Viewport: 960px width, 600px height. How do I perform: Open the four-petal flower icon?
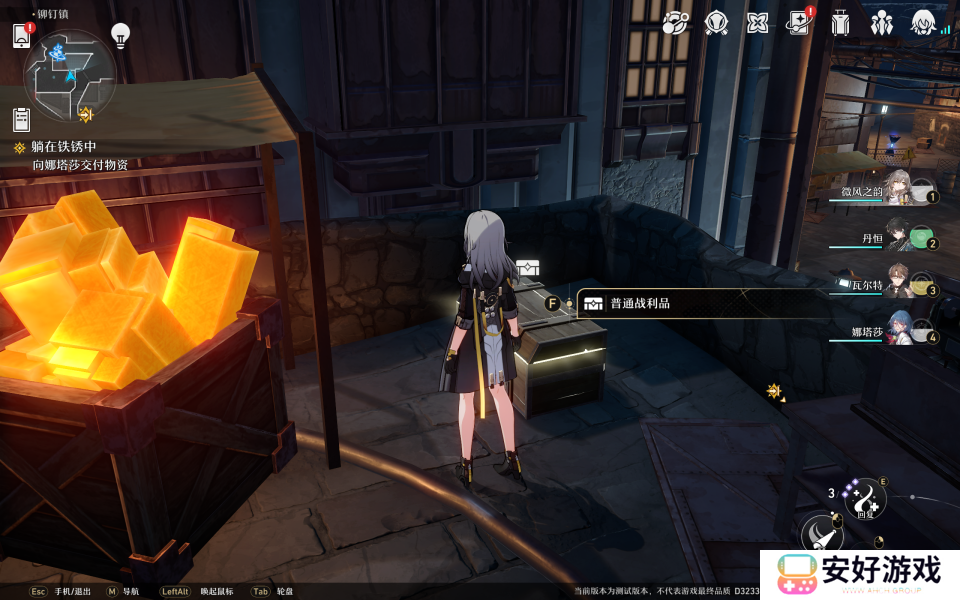(758, 22)
